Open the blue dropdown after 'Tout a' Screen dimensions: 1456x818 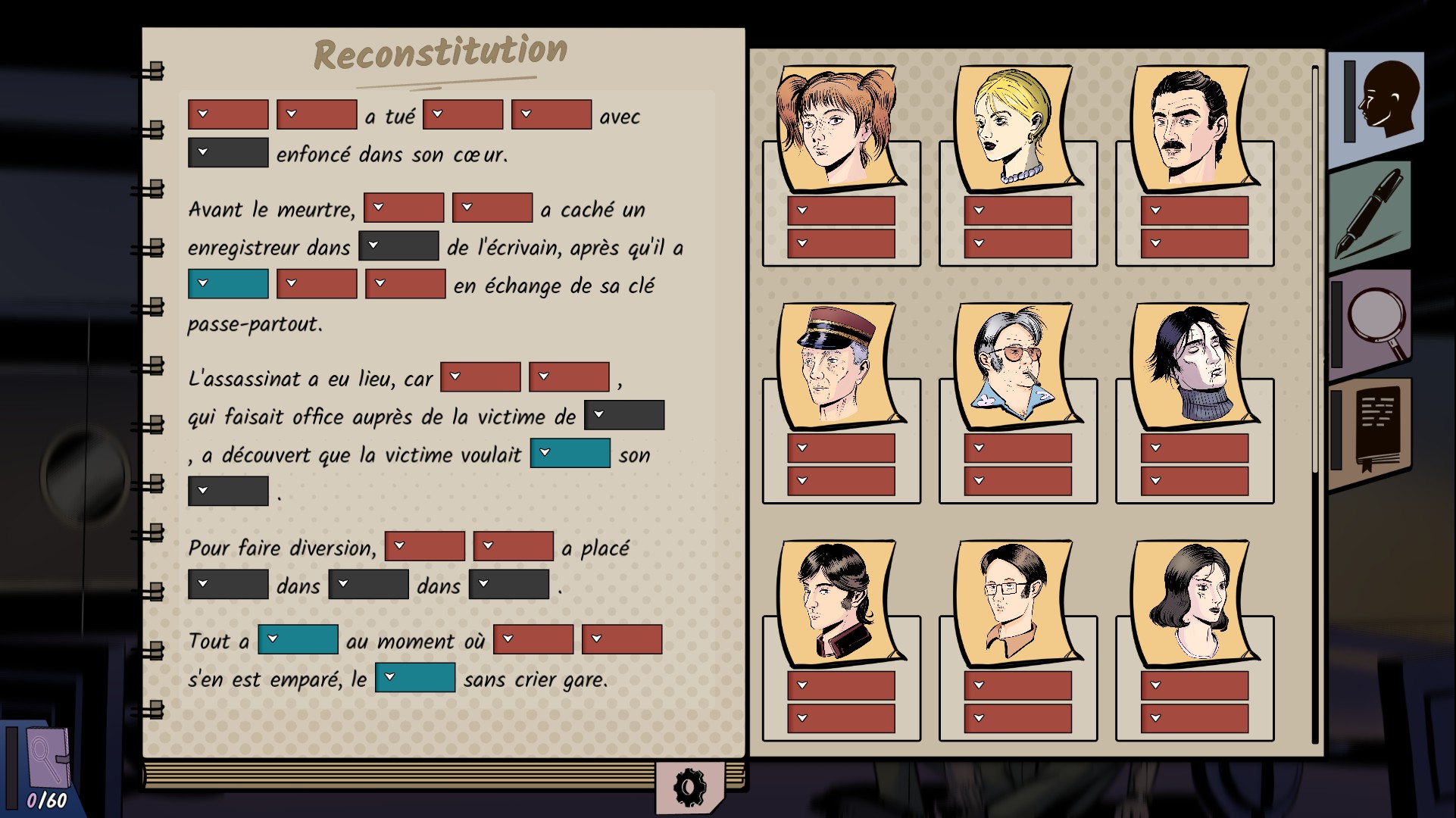[298, 640]
